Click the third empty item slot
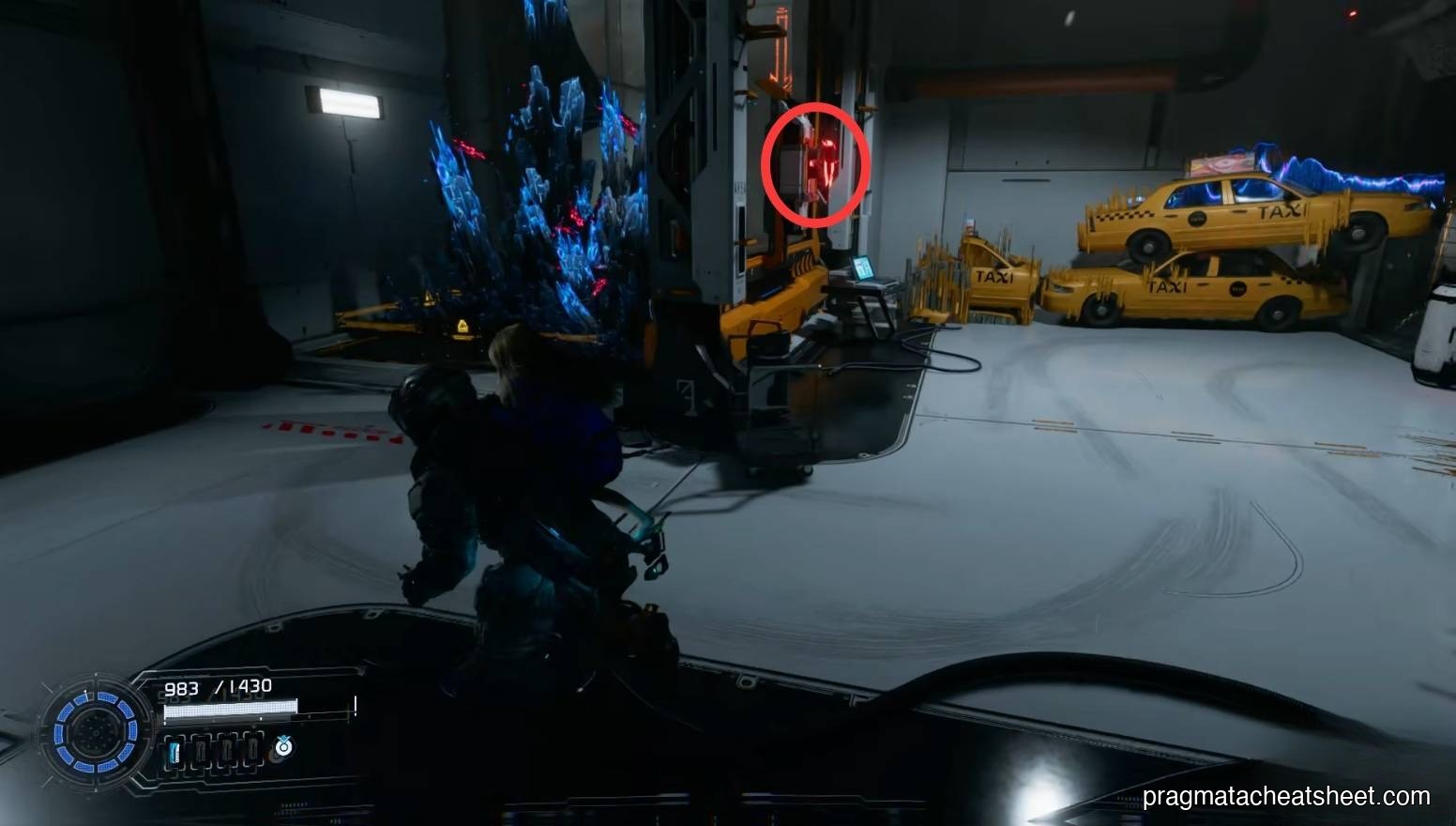Viewport: 1456px width, 826px height. pos(227,749)
